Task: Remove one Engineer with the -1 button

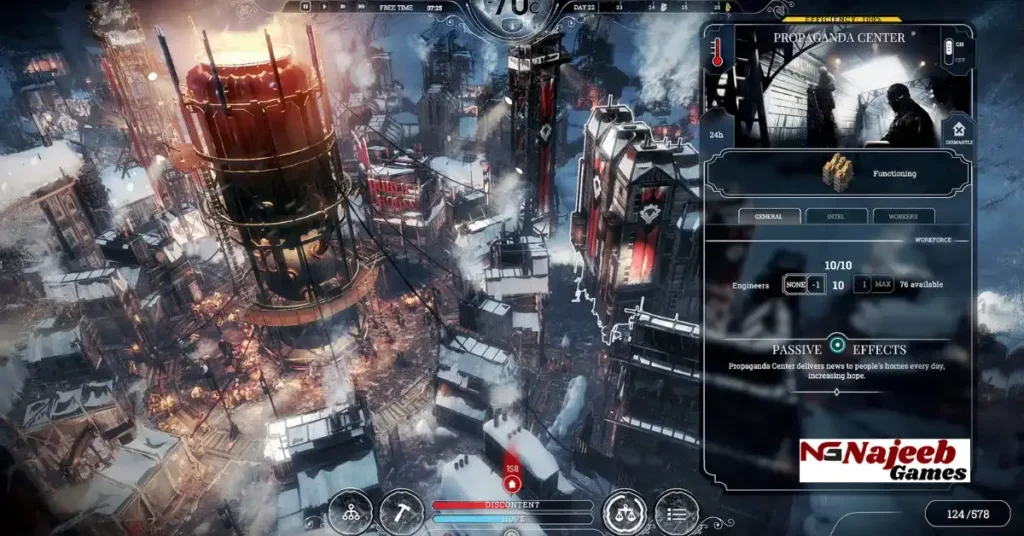Action: [x=817, y=285]
